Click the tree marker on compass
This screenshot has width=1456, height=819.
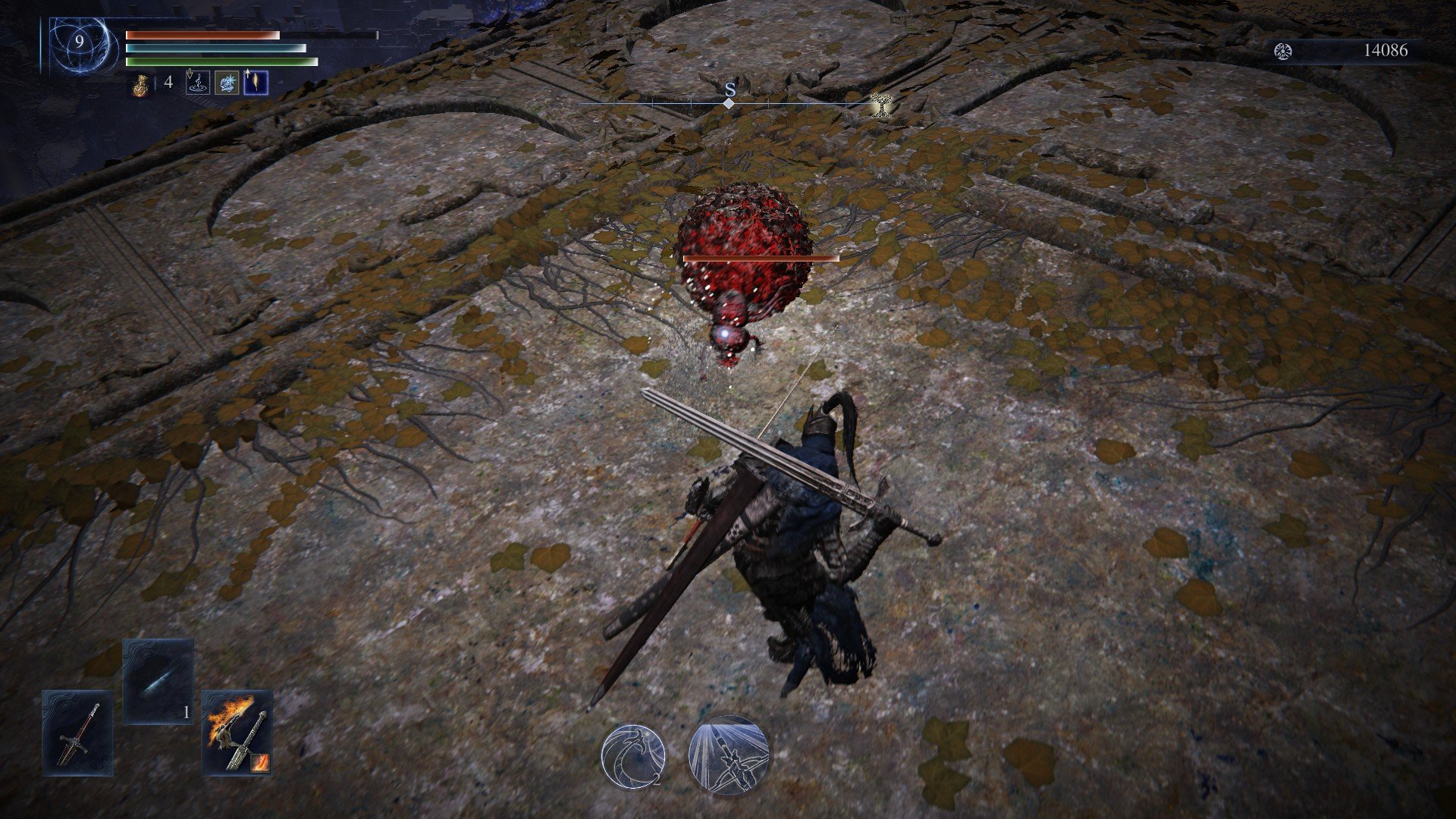880,105
